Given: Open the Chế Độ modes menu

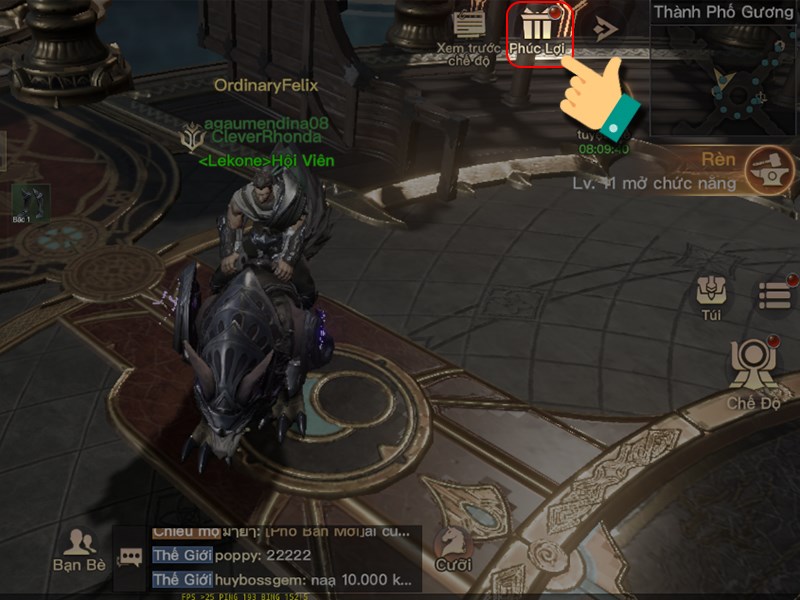Looking at the screenshot, I should point(753,370).
